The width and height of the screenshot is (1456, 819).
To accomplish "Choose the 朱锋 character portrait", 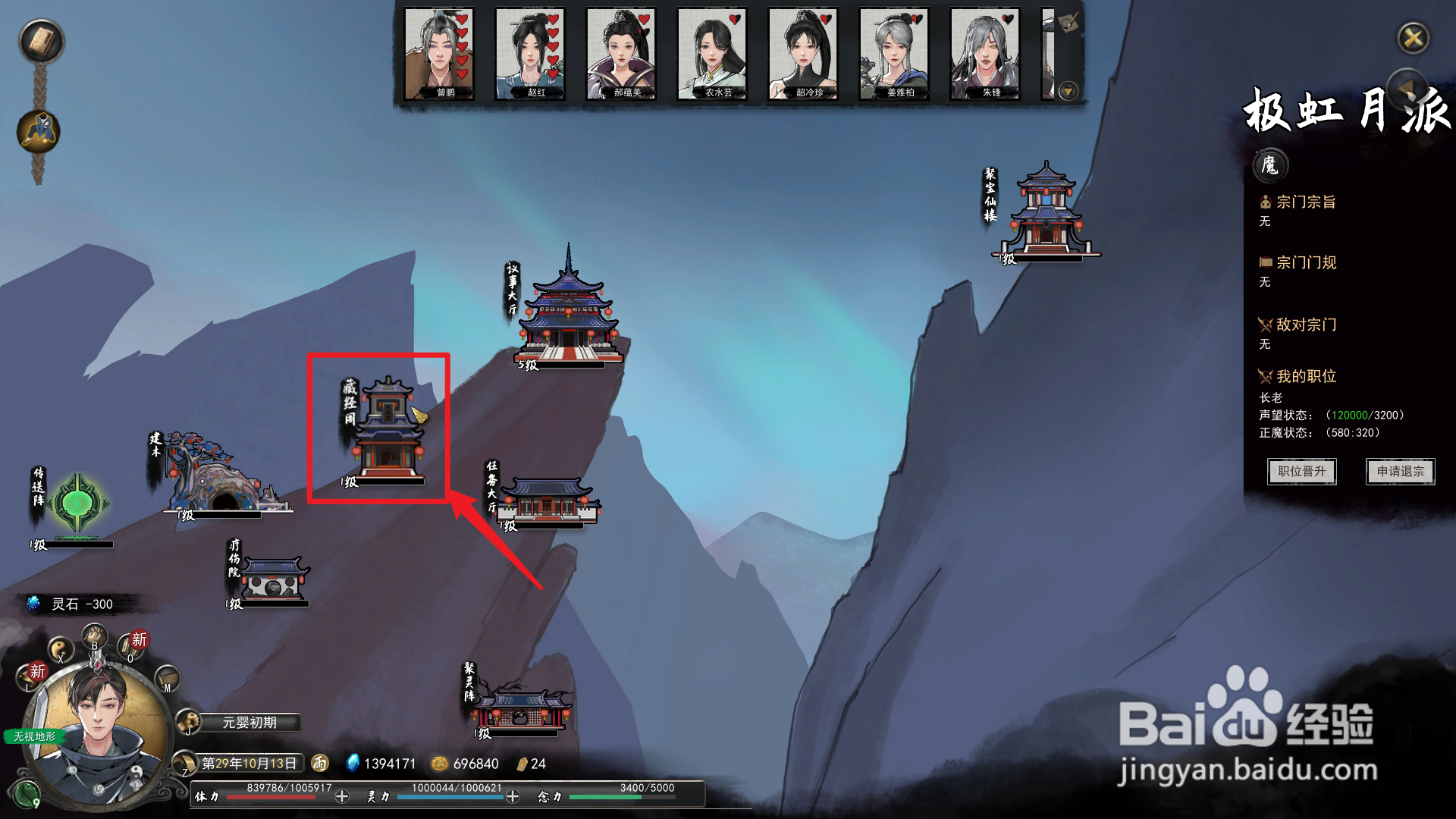I will [x=985, y=55].
